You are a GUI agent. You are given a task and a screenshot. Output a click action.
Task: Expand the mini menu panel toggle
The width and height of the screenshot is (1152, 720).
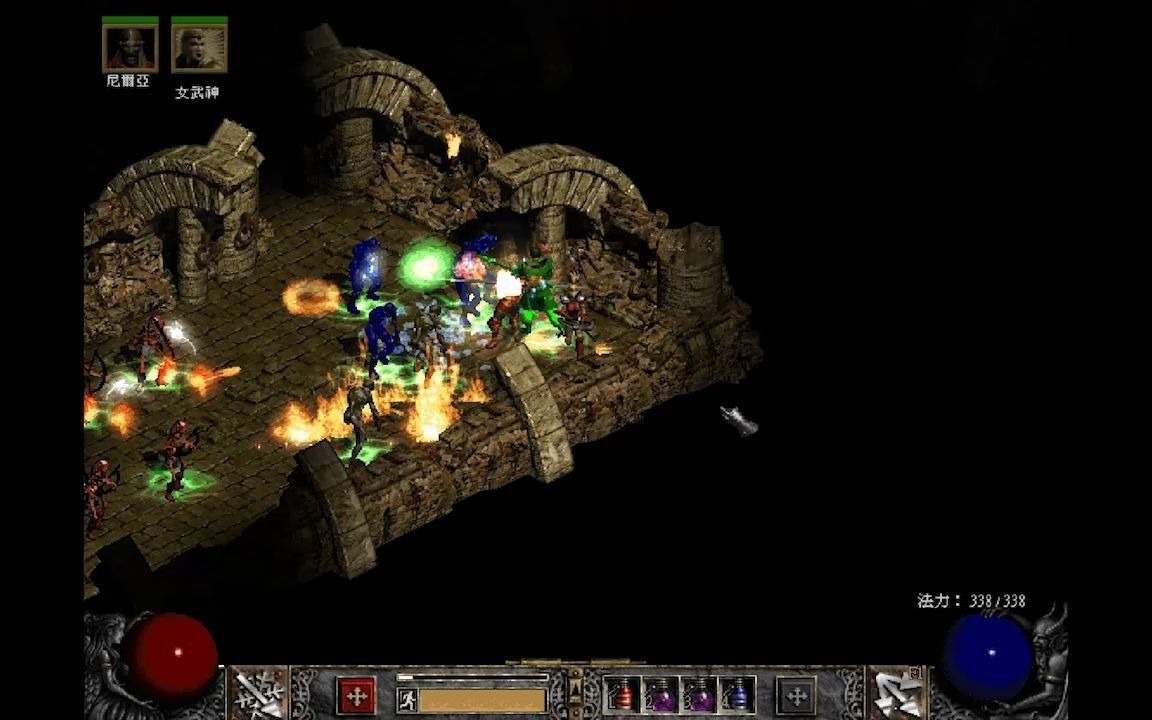click(x=575, y=689)
